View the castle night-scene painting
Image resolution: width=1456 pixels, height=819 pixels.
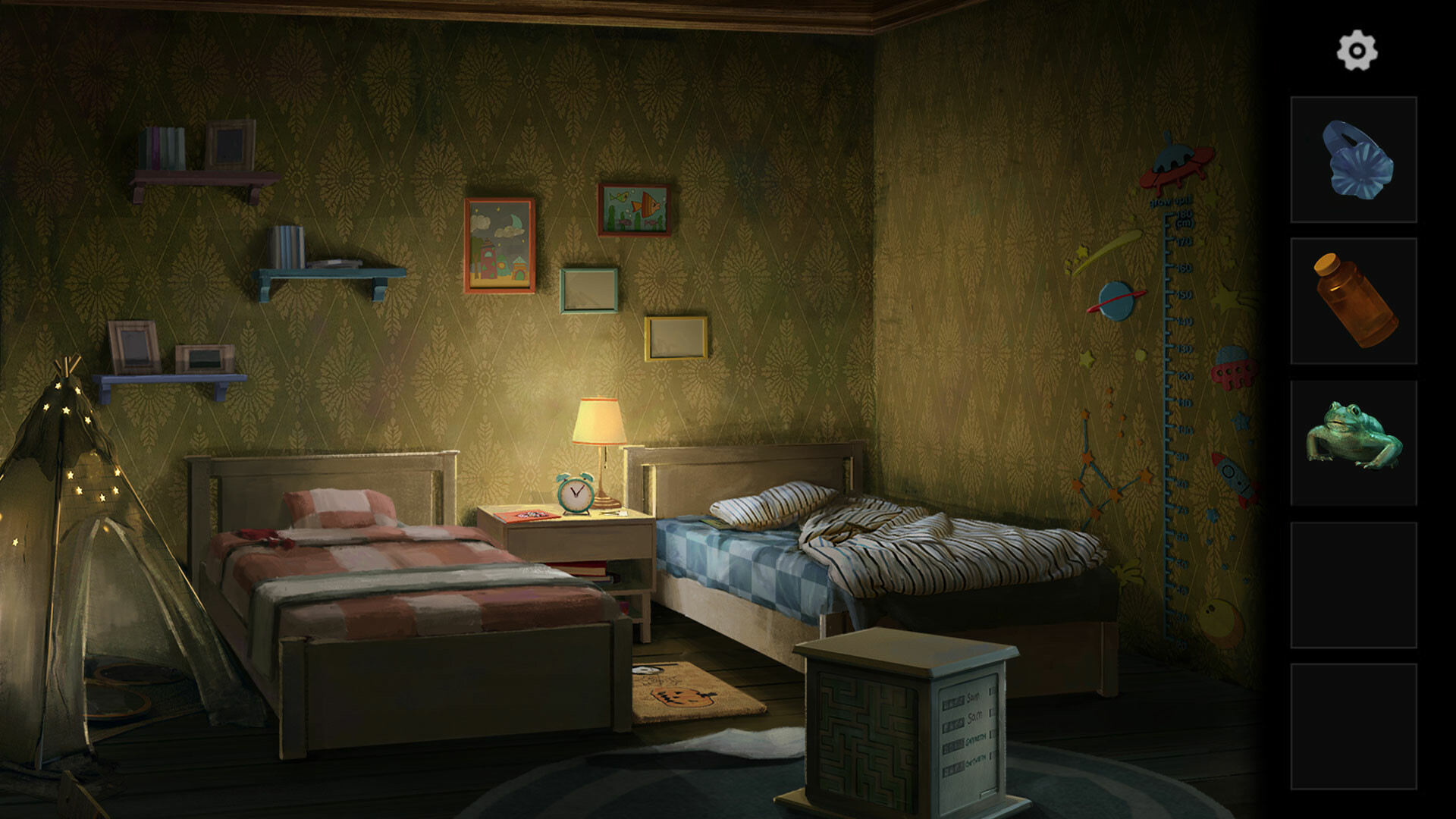tap(500, 243)
